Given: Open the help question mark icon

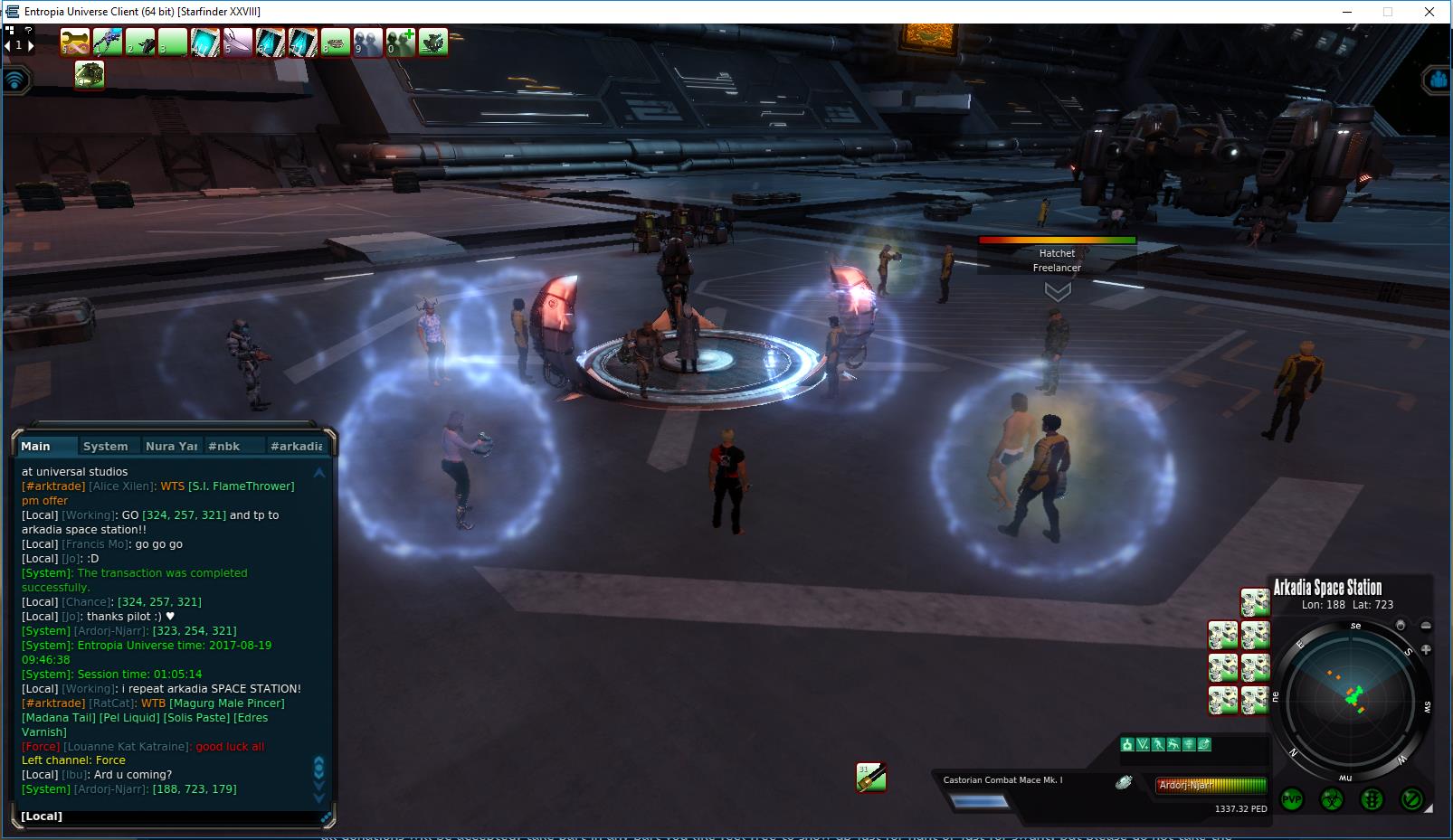Looking at the screenshot, I should tap(28, 31).
